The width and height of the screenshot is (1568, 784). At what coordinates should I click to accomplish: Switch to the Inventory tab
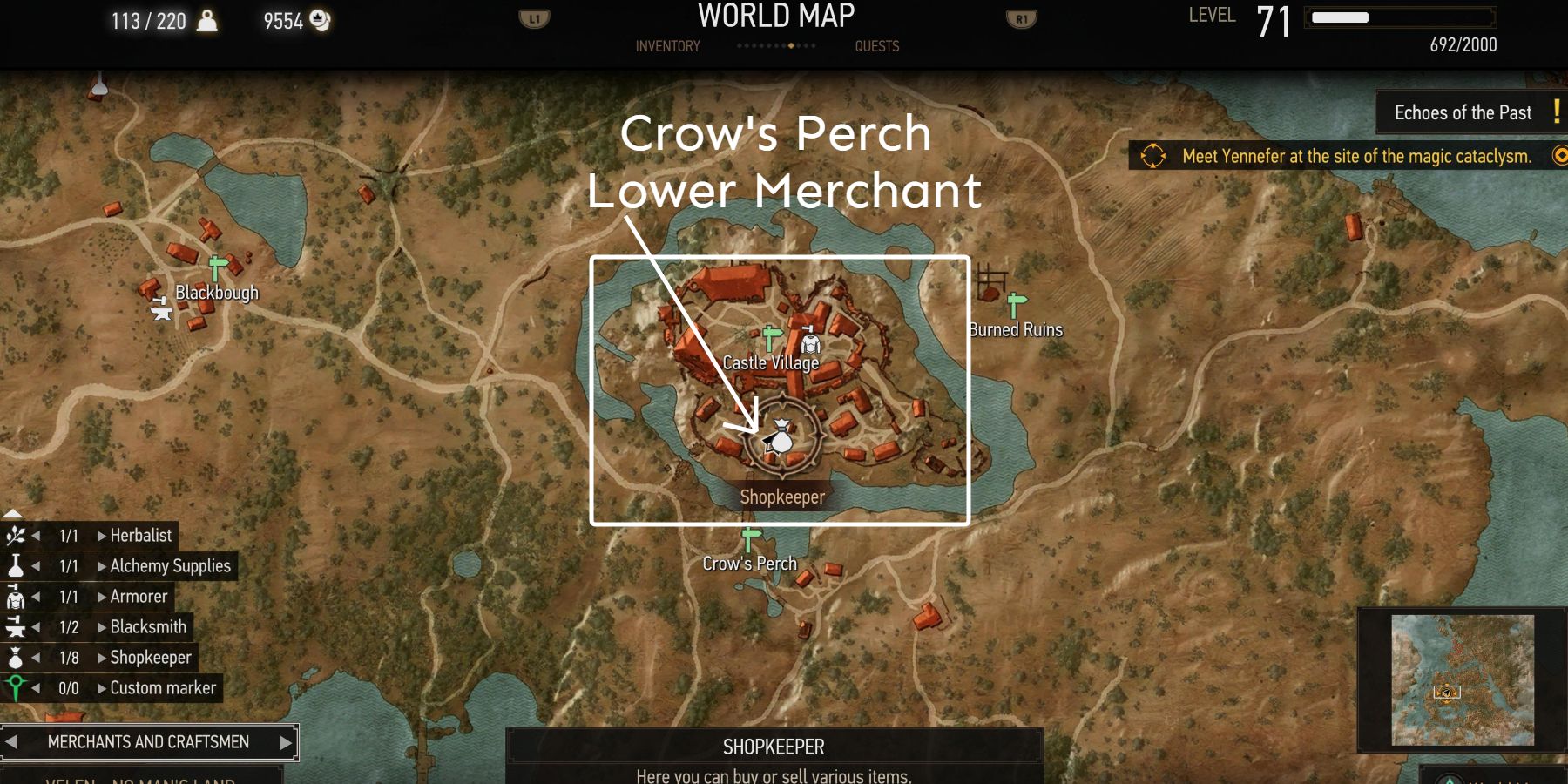click(x=666, y=46)
